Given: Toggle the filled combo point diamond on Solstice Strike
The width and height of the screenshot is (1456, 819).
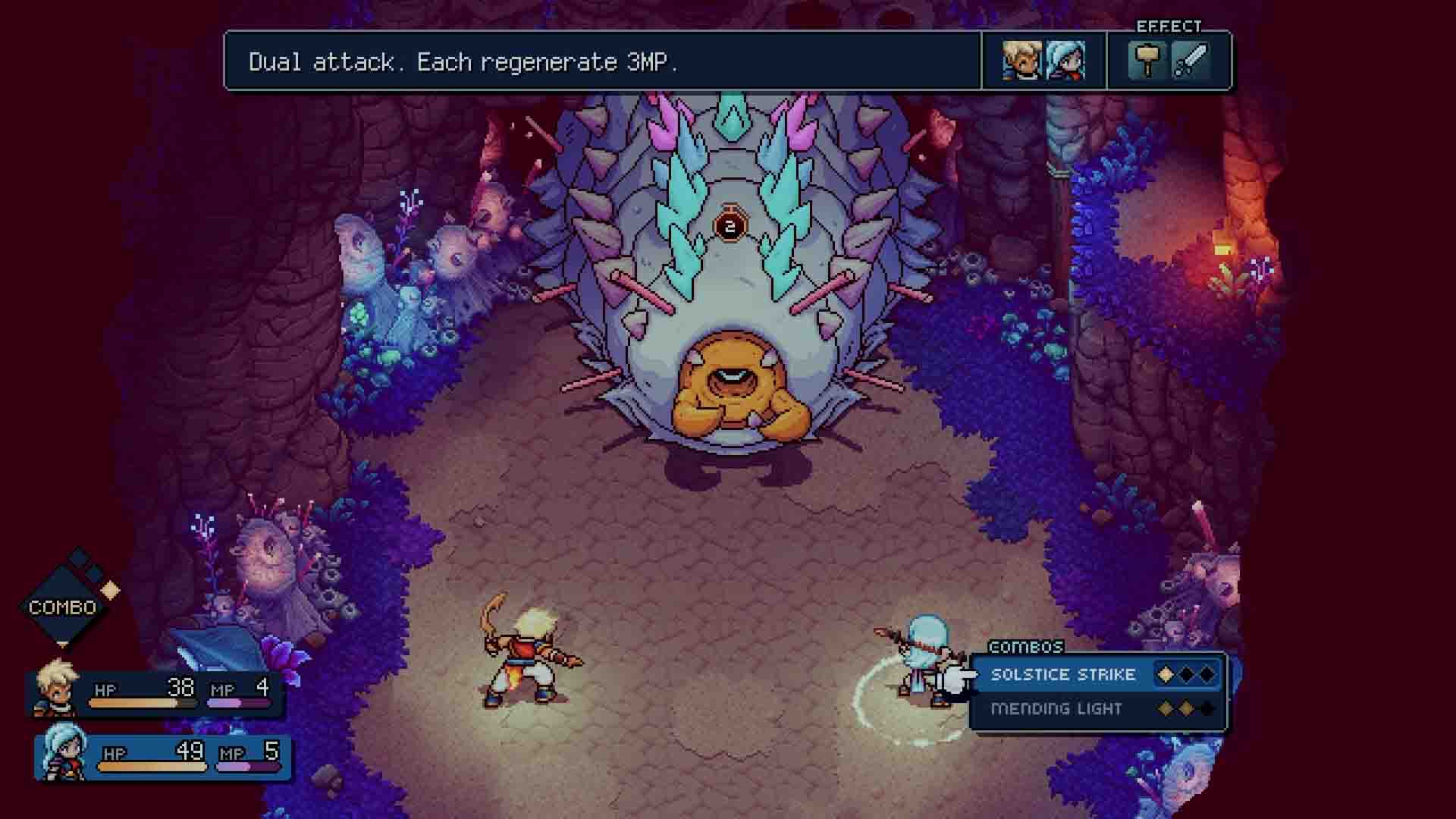Looking at the screenshot, I should point(1166,673).
